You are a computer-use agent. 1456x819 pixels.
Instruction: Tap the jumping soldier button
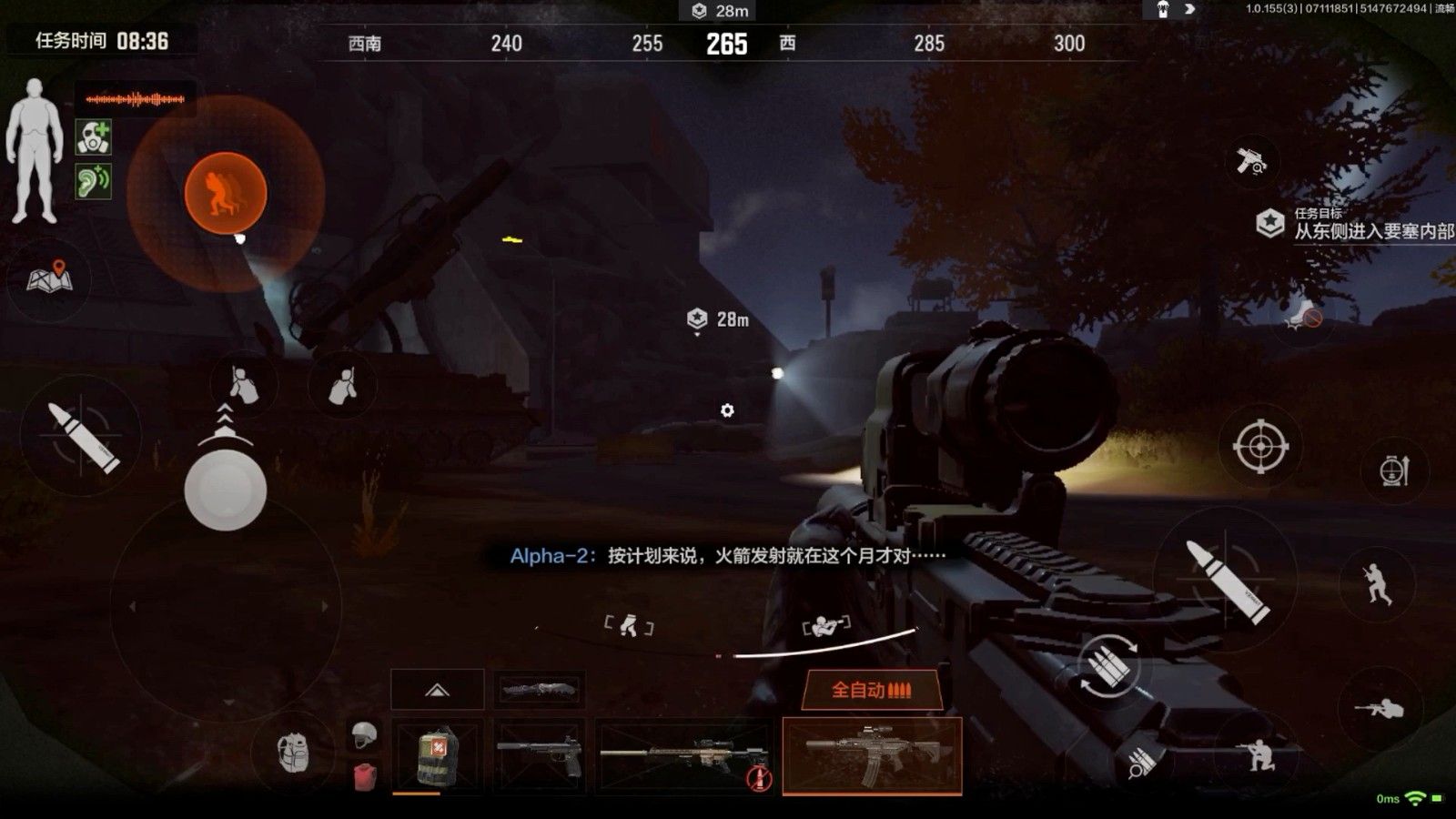[x=1379, y=583]
